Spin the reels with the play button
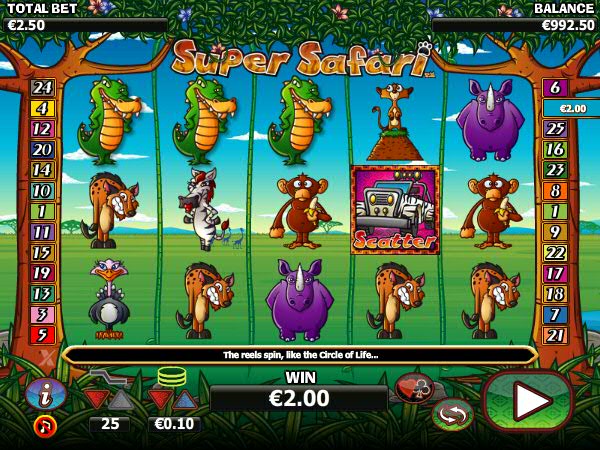The image size is (600, 450). [x=529, y=401]
